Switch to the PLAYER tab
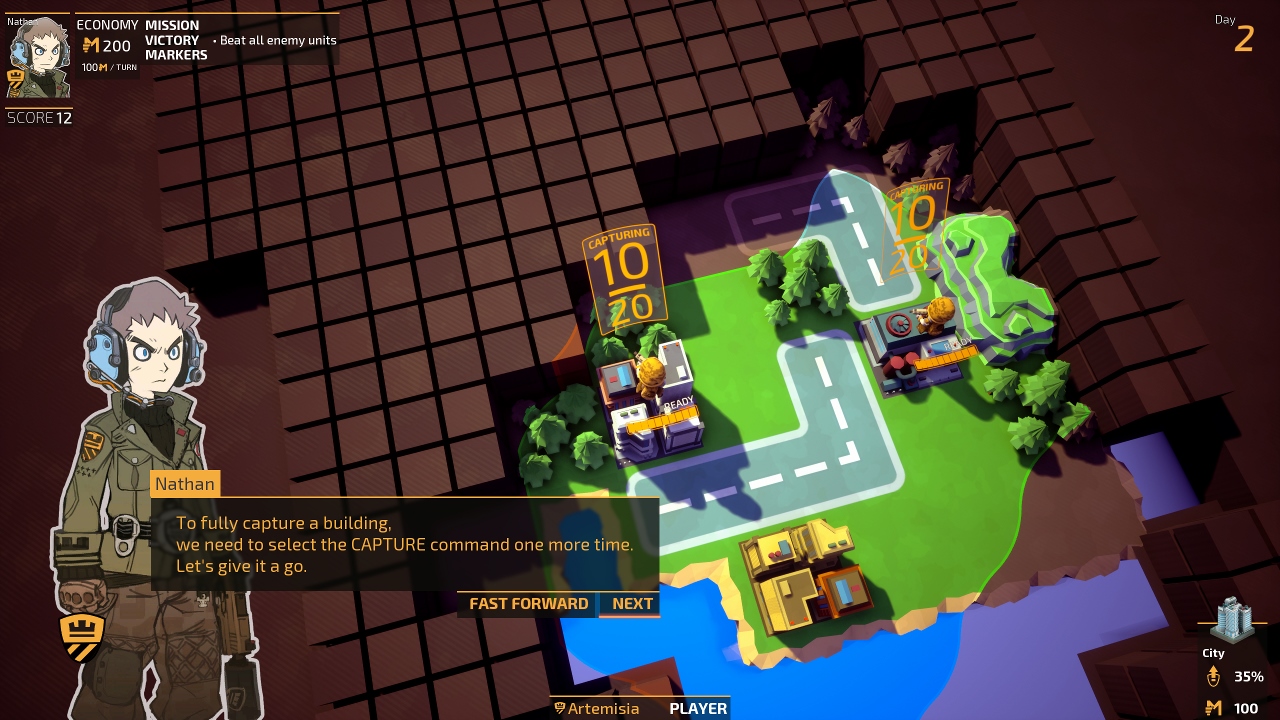The width and height of the screenshot is (1280, 720). (x=697, y=708)
